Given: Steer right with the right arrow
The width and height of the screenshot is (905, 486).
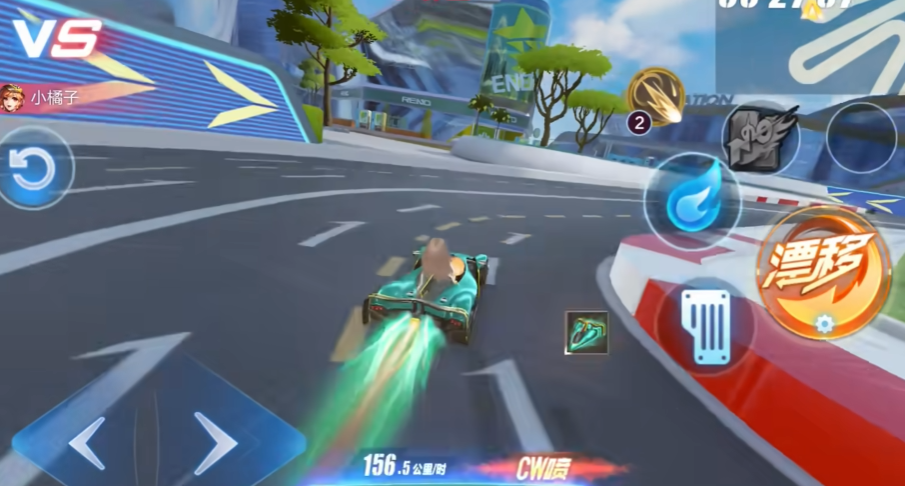Looking at the screenshot, I should [x=214, y=438].
